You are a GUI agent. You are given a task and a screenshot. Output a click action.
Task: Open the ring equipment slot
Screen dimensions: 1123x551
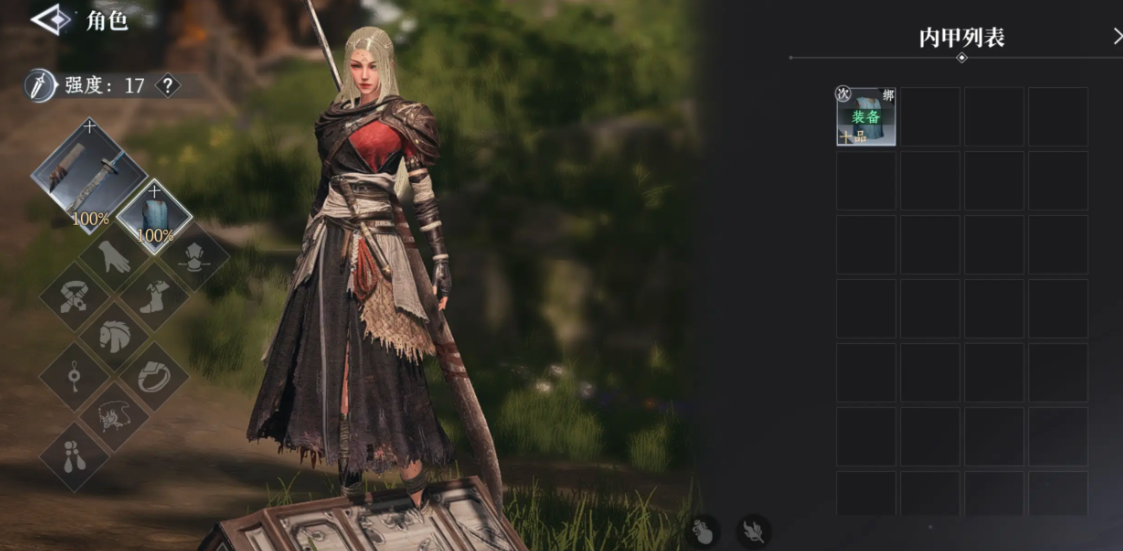tap(153, 377)
